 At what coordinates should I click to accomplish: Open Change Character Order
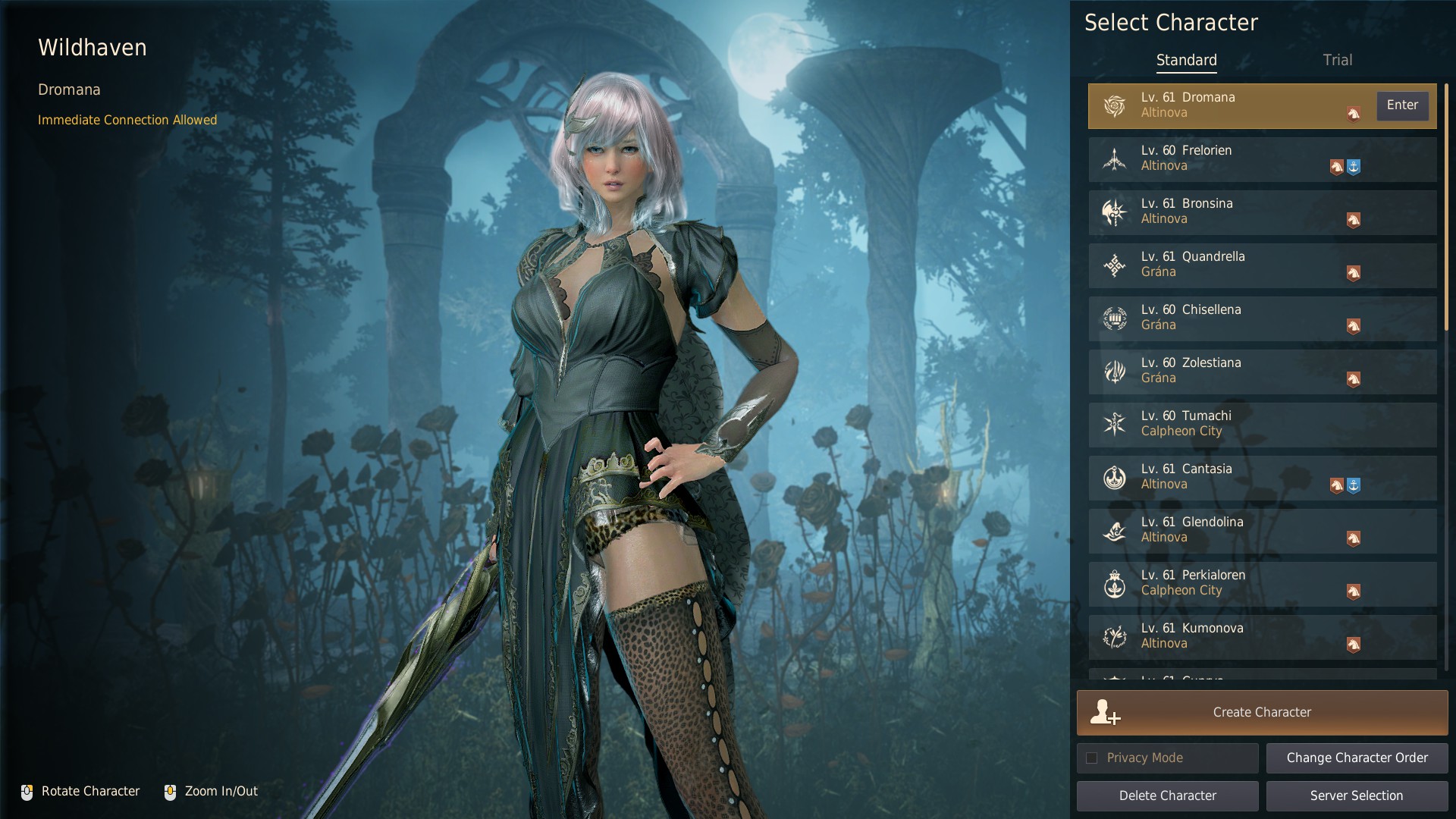click(1357, 758)
